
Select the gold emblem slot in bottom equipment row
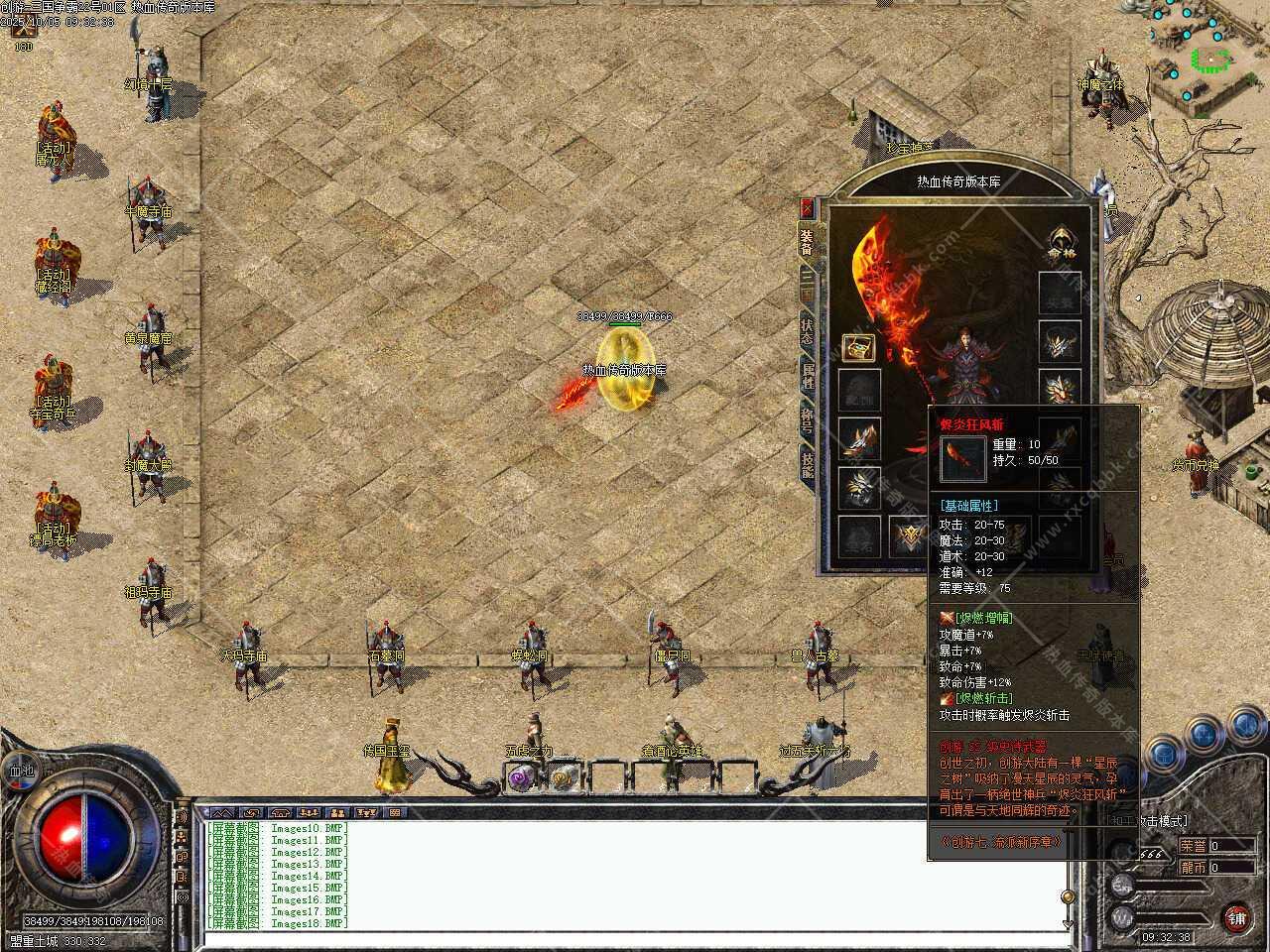[908, 535]
